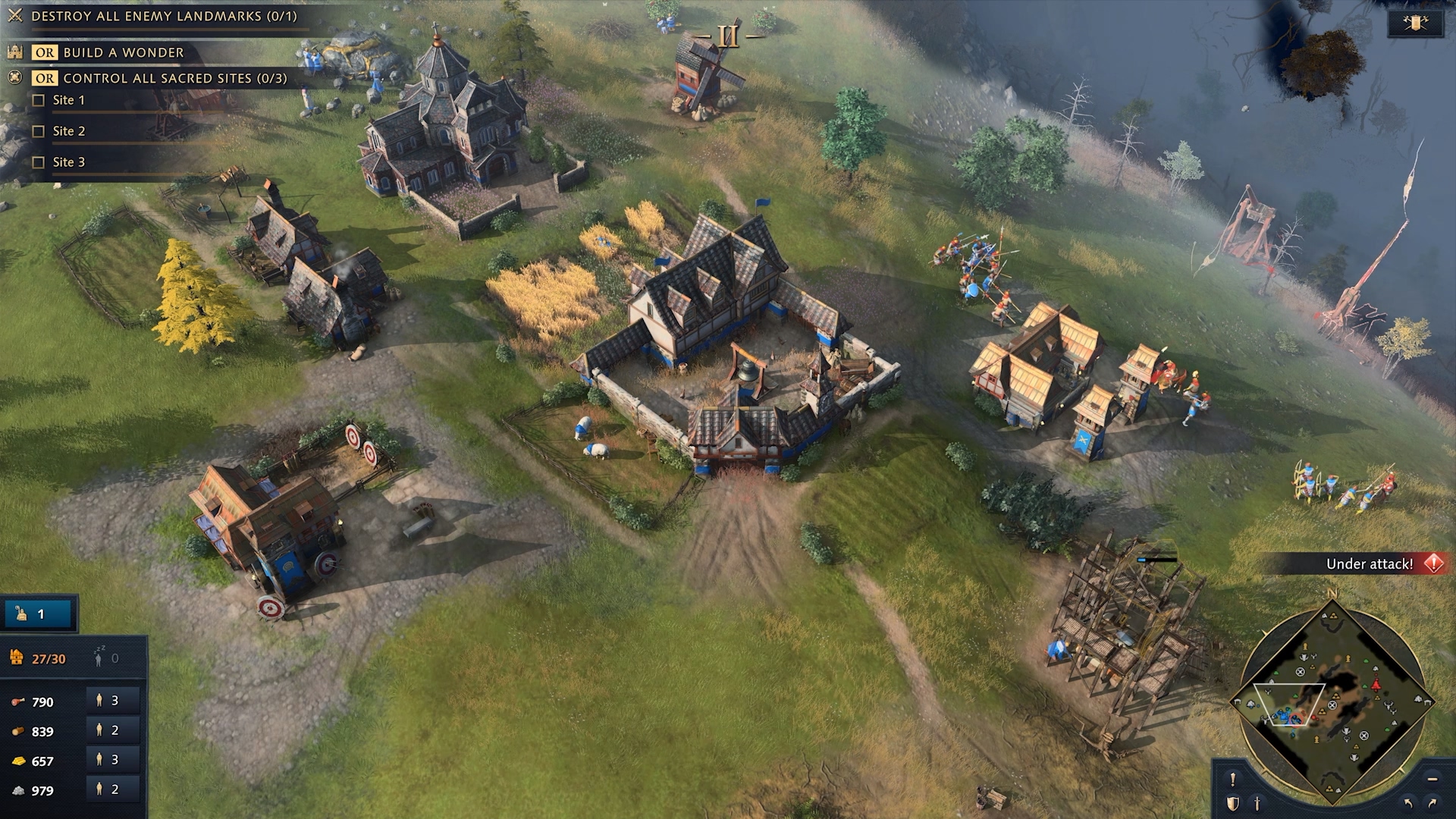Viewport: 1456px width, 819px height.
Task: Click the Under attack! alert notification
Action: [x=1370, y=563]
